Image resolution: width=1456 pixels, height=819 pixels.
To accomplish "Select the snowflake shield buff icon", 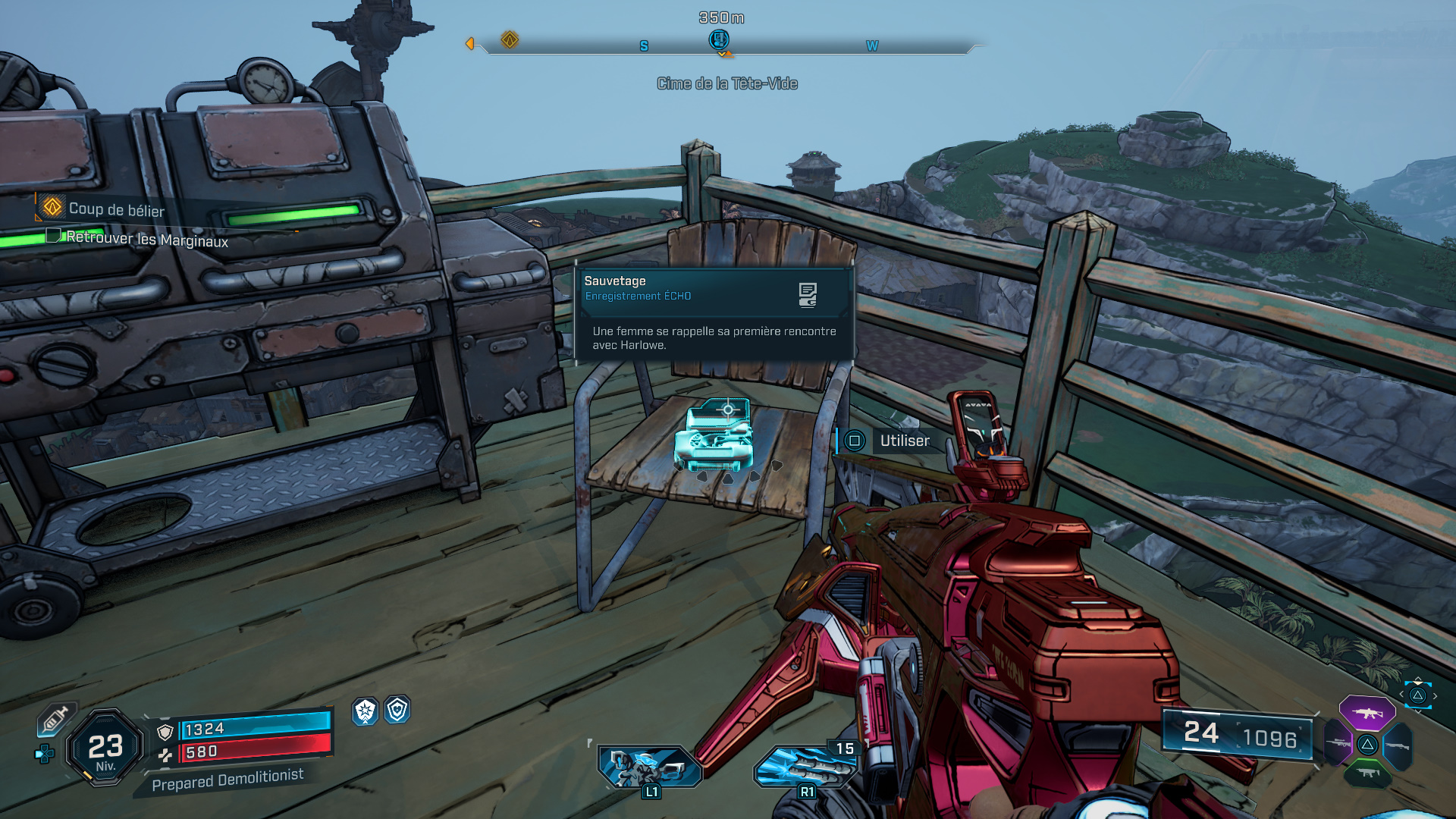I will [366, 711].
